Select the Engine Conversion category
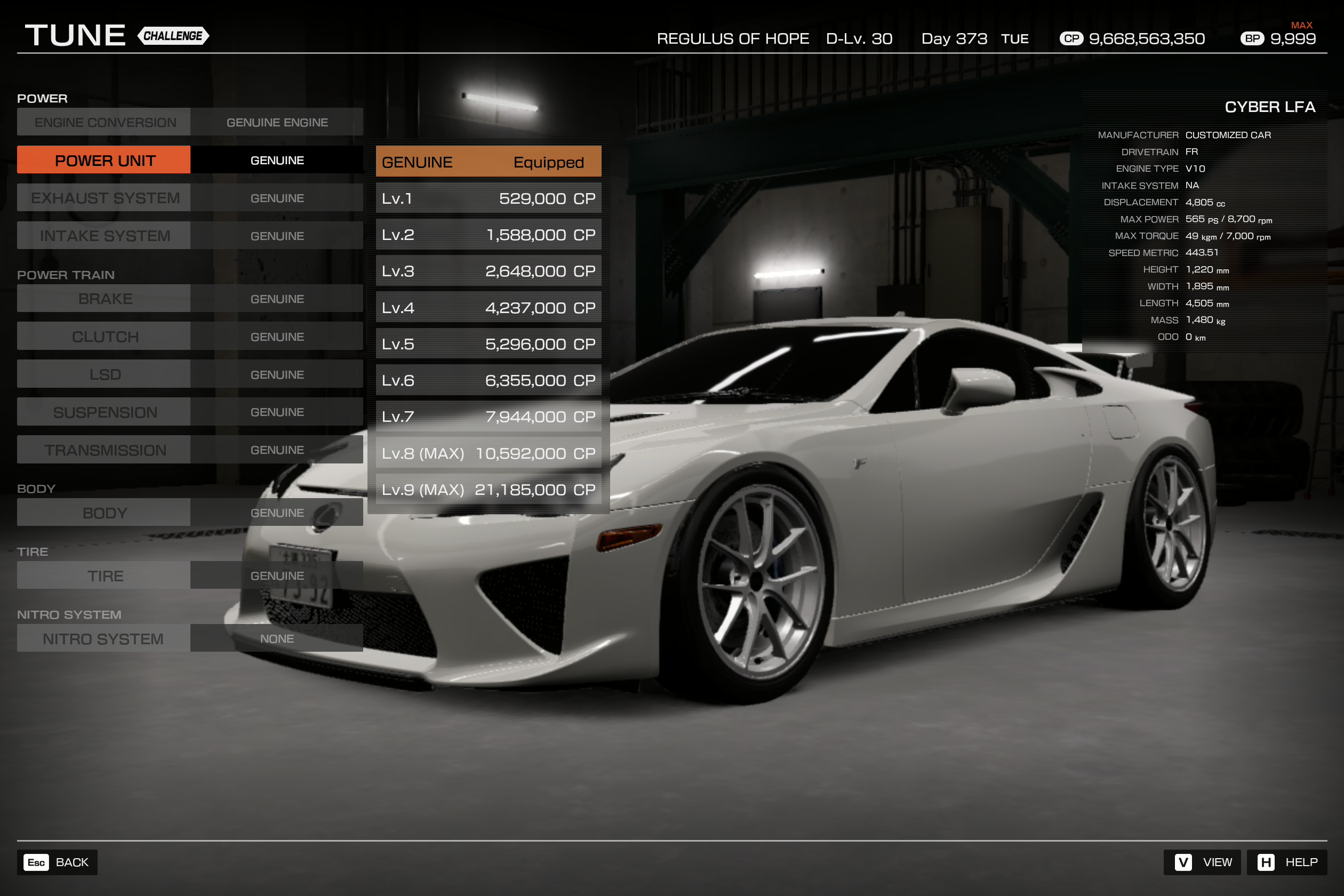This screenshot has width=1344, height=896. click(x=105, y=122)
